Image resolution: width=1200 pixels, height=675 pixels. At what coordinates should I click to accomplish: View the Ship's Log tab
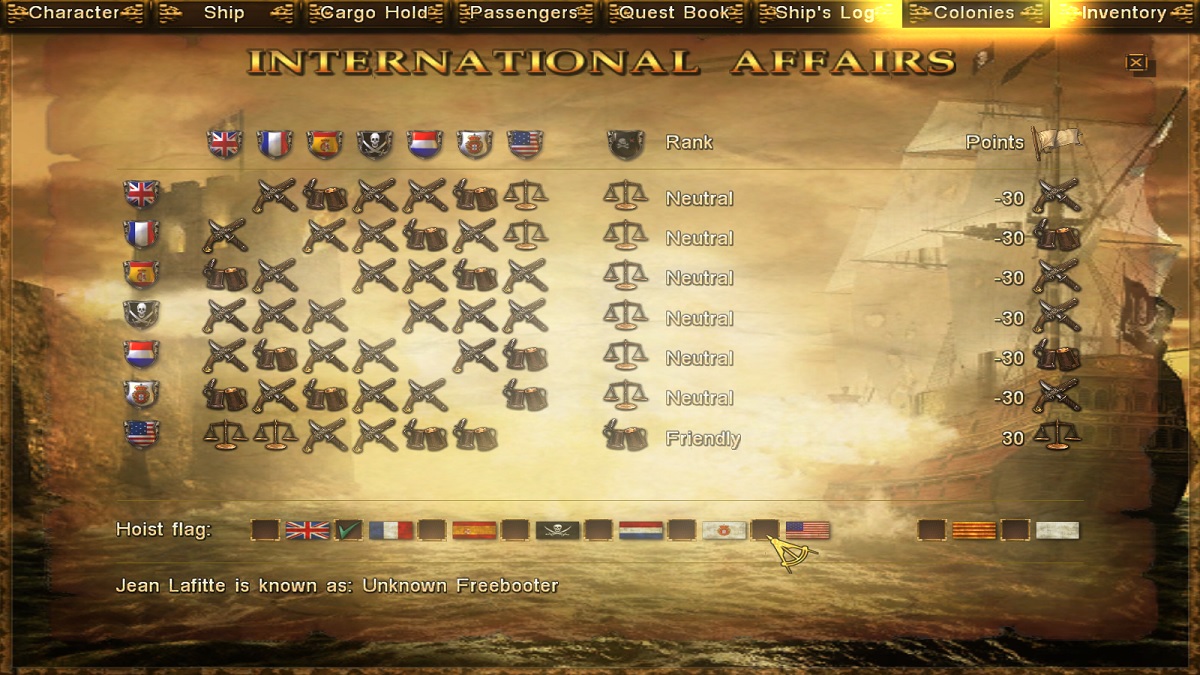point(824,13)
